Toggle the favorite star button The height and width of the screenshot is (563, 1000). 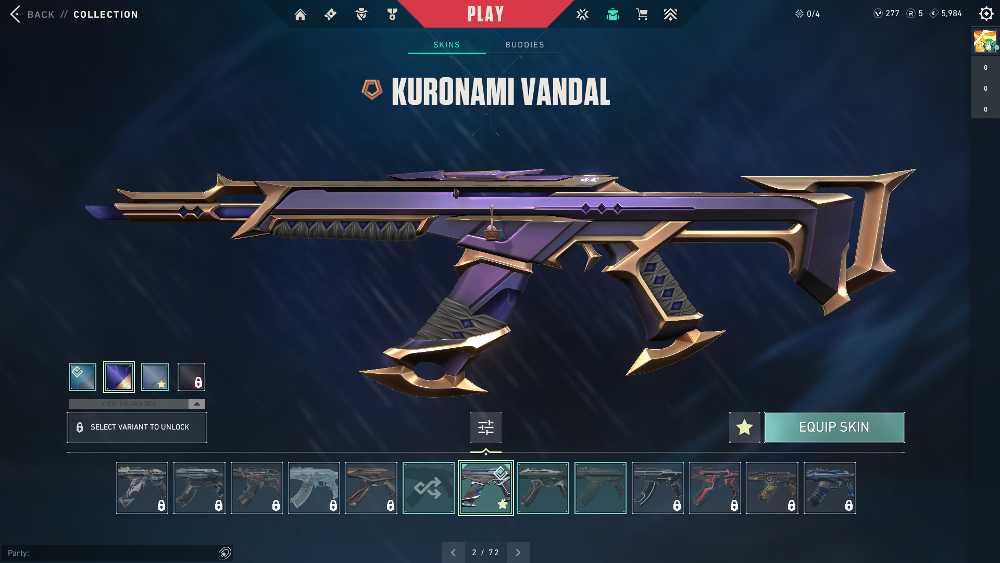click(x=744, y=427)
